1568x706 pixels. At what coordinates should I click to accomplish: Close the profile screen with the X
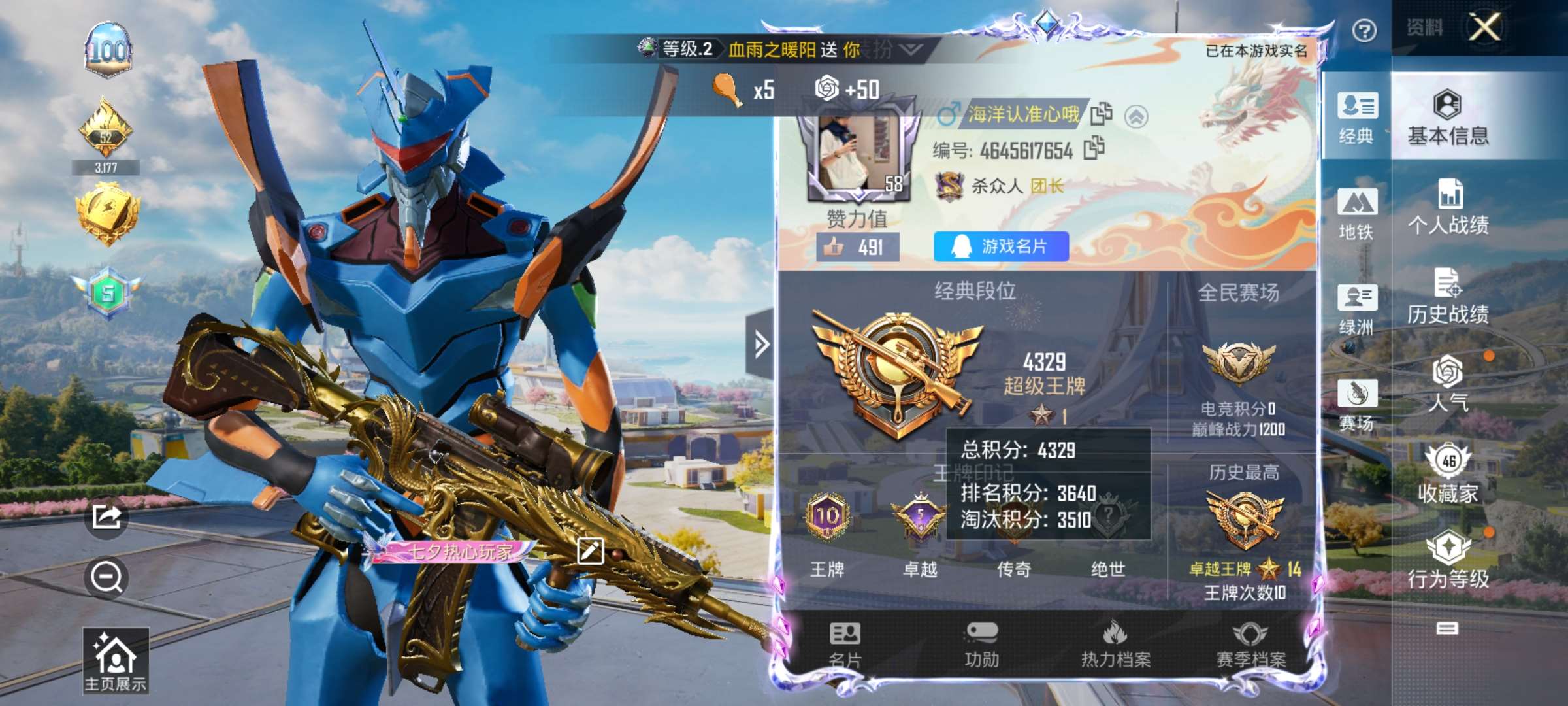(1484, 27)
